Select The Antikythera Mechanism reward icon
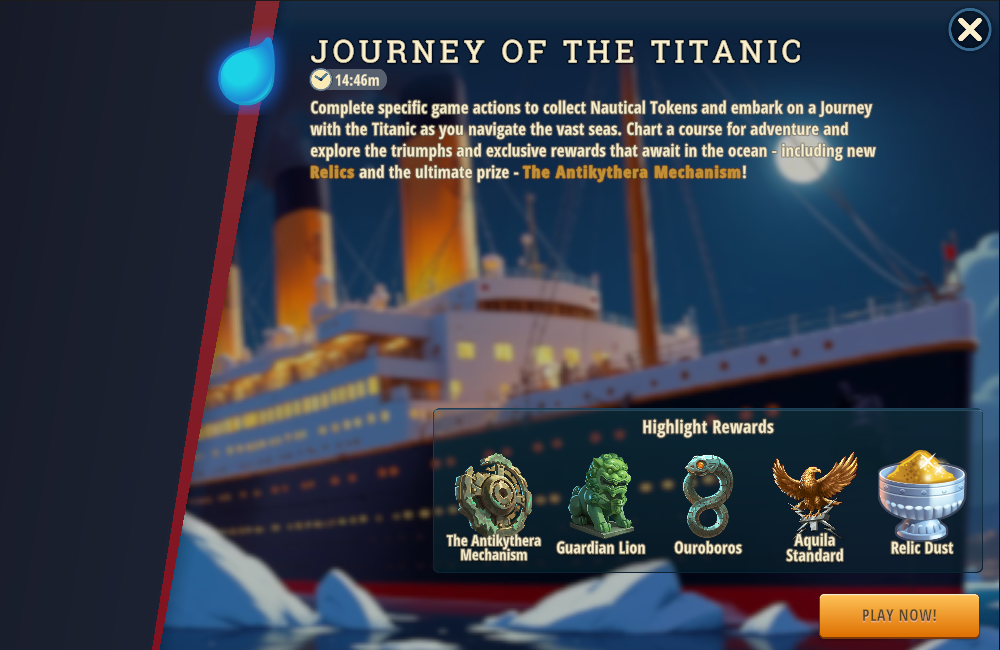Viewport: 1000px width, 650px height. click(x=493, y=494)
